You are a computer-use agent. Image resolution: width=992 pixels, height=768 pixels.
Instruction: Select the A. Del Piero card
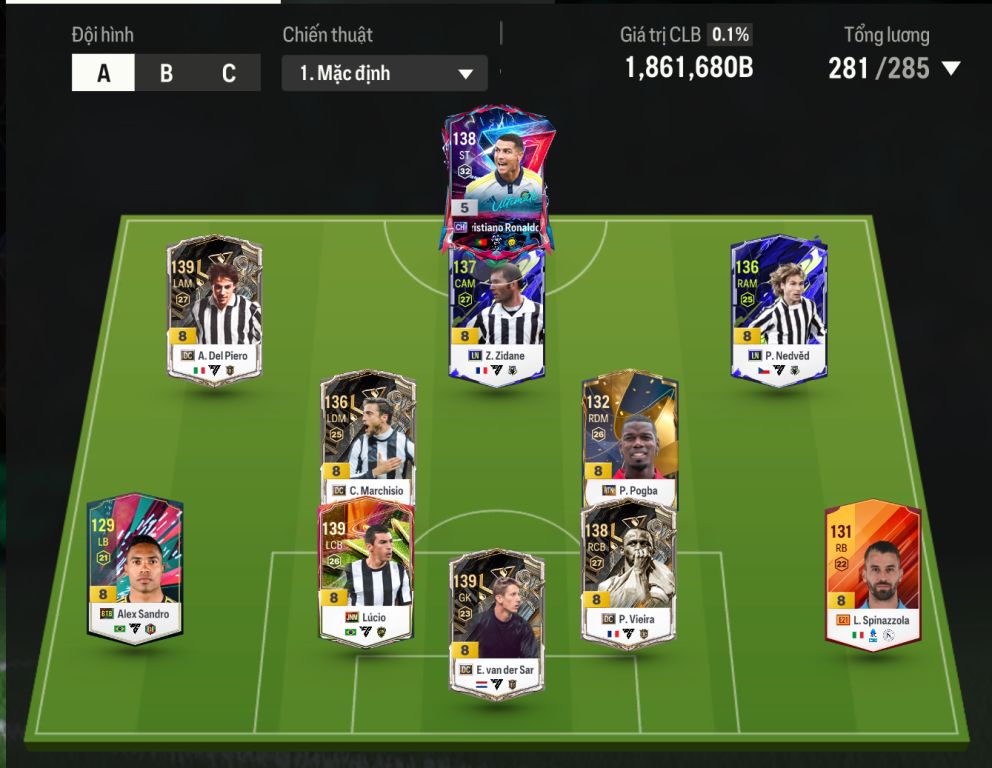(x=214, y=310)
